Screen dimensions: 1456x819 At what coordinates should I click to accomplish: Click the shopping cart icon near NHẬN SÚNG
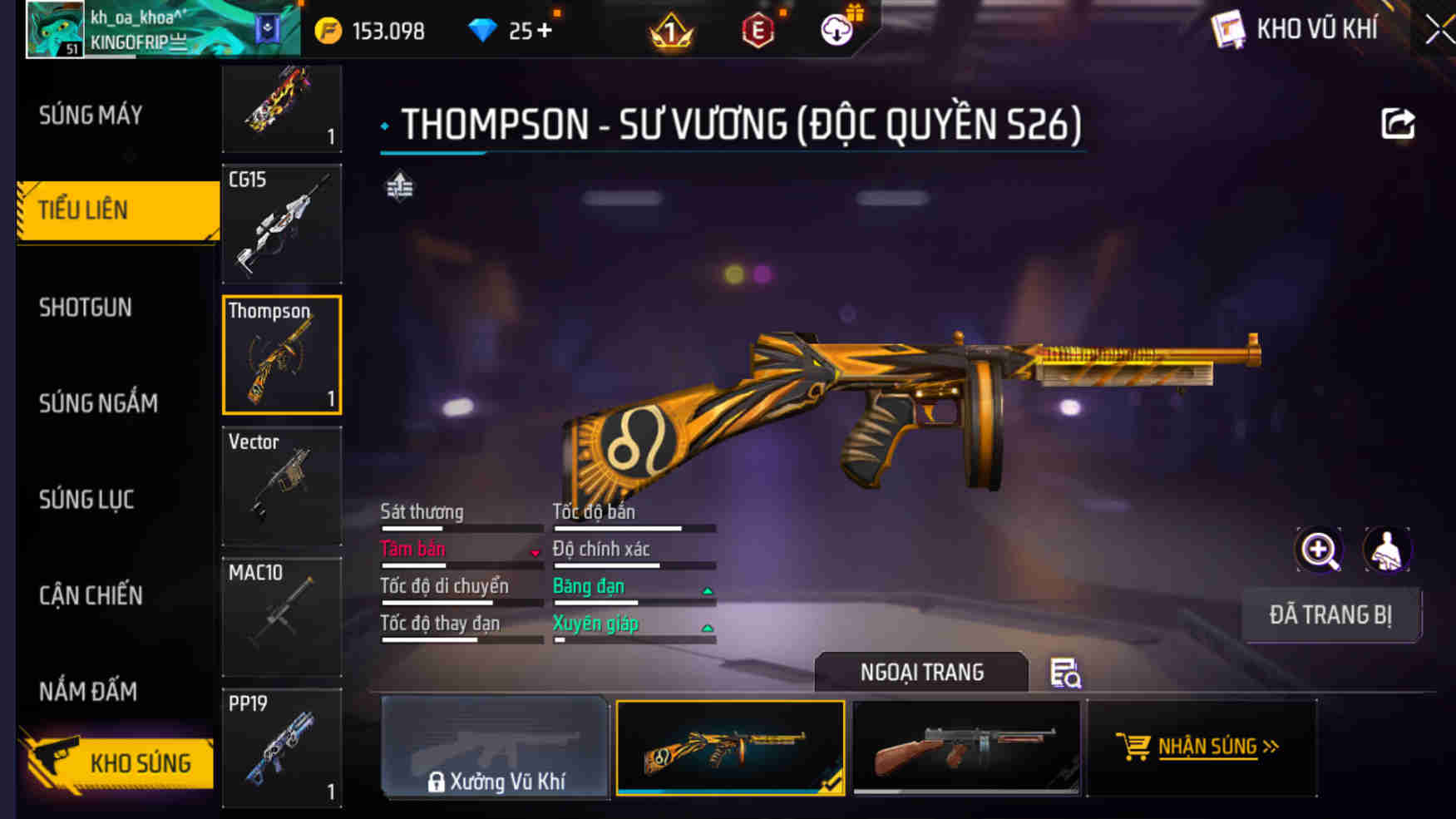[x=1135, y=747]
